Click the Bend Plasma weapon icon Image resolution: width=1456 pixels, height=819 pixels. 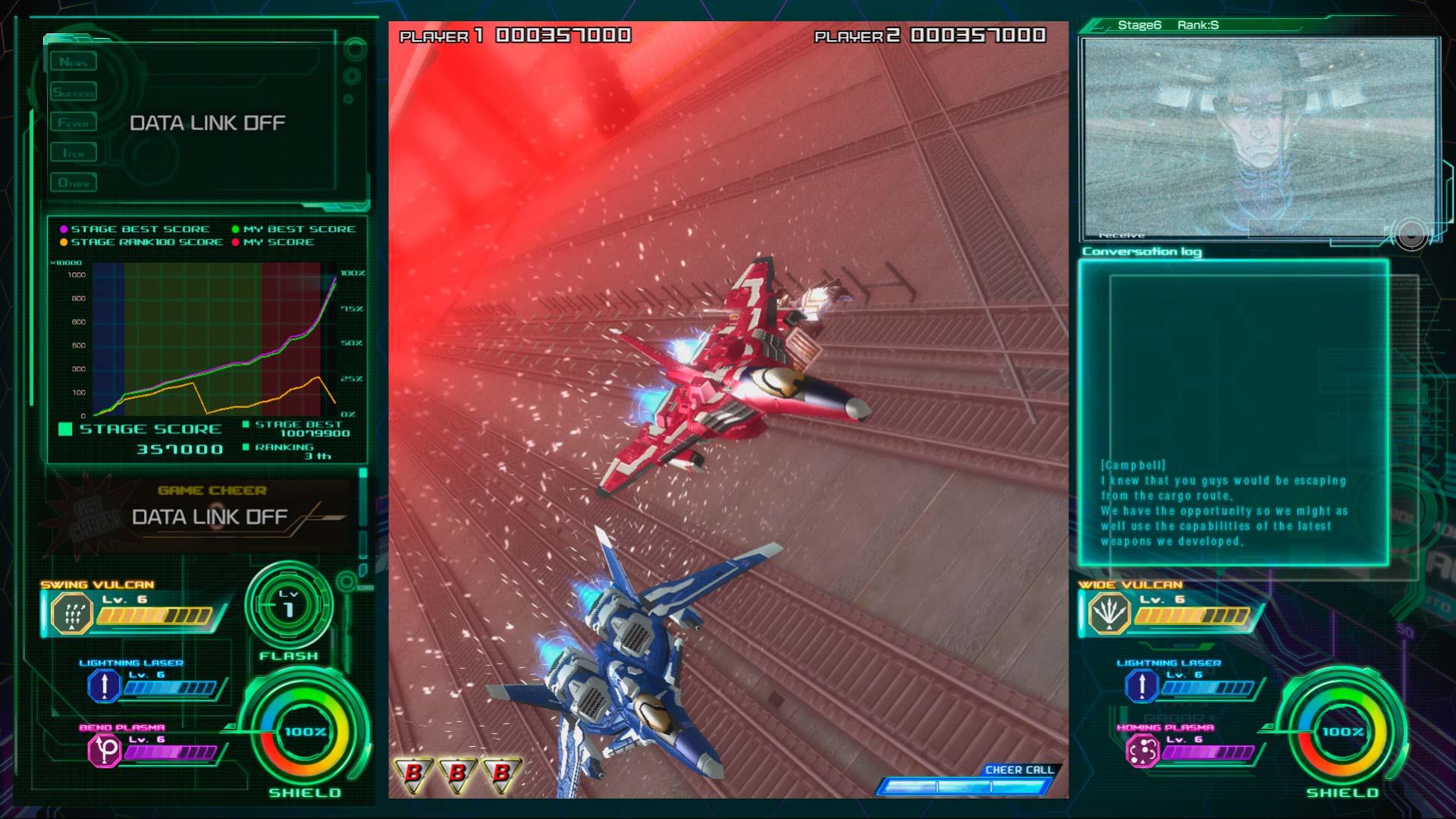coord(104,751)
